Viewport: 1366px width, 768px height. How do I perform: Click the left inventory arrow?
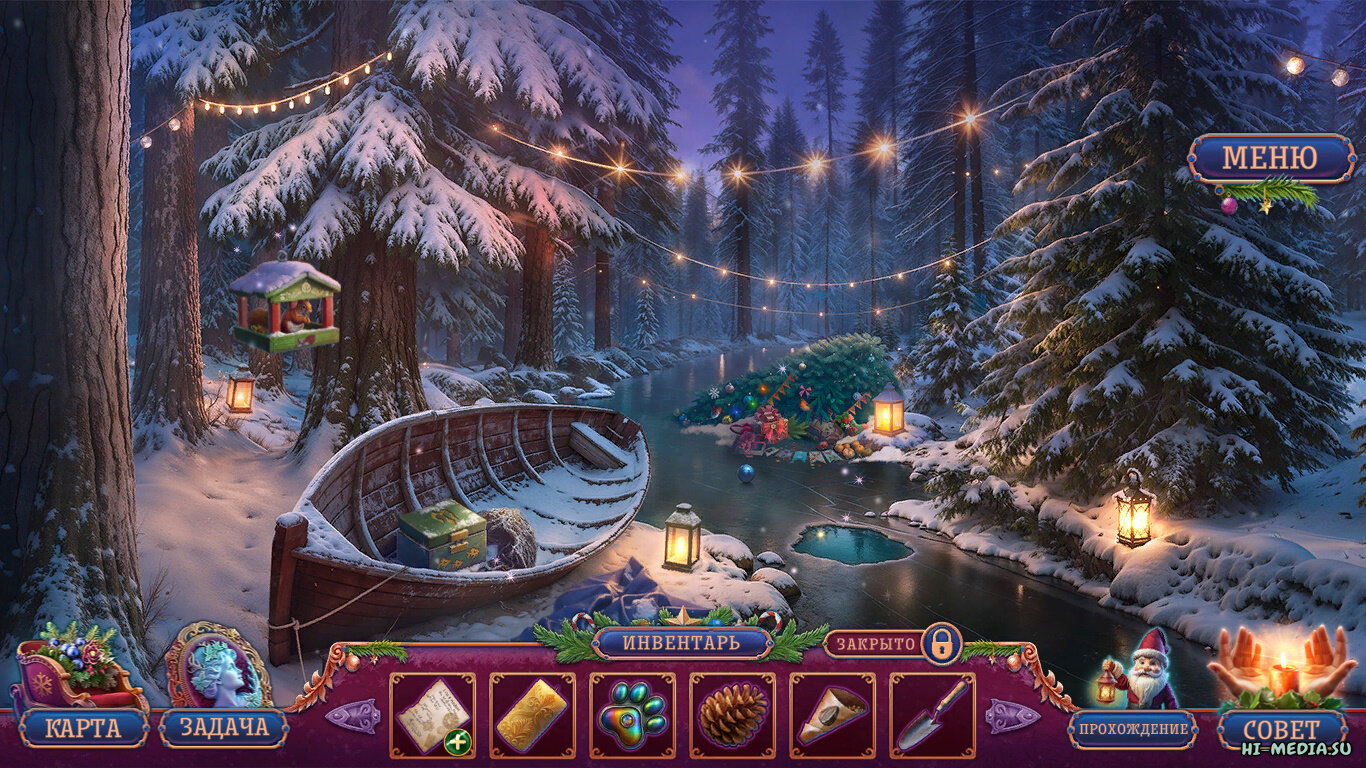pyautogui.click(x=352, y=716)
